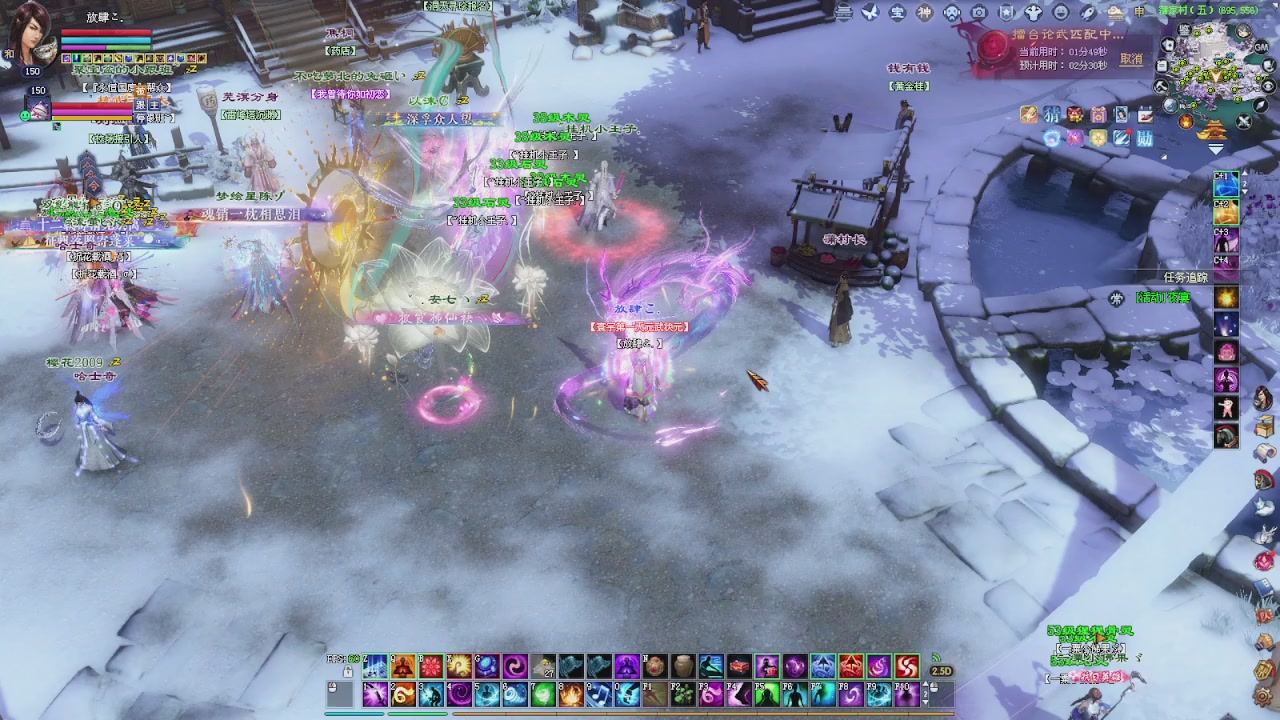Click the rocket icon in top bar
The image size is (1280, 720).
click(x=1088, y=12)
